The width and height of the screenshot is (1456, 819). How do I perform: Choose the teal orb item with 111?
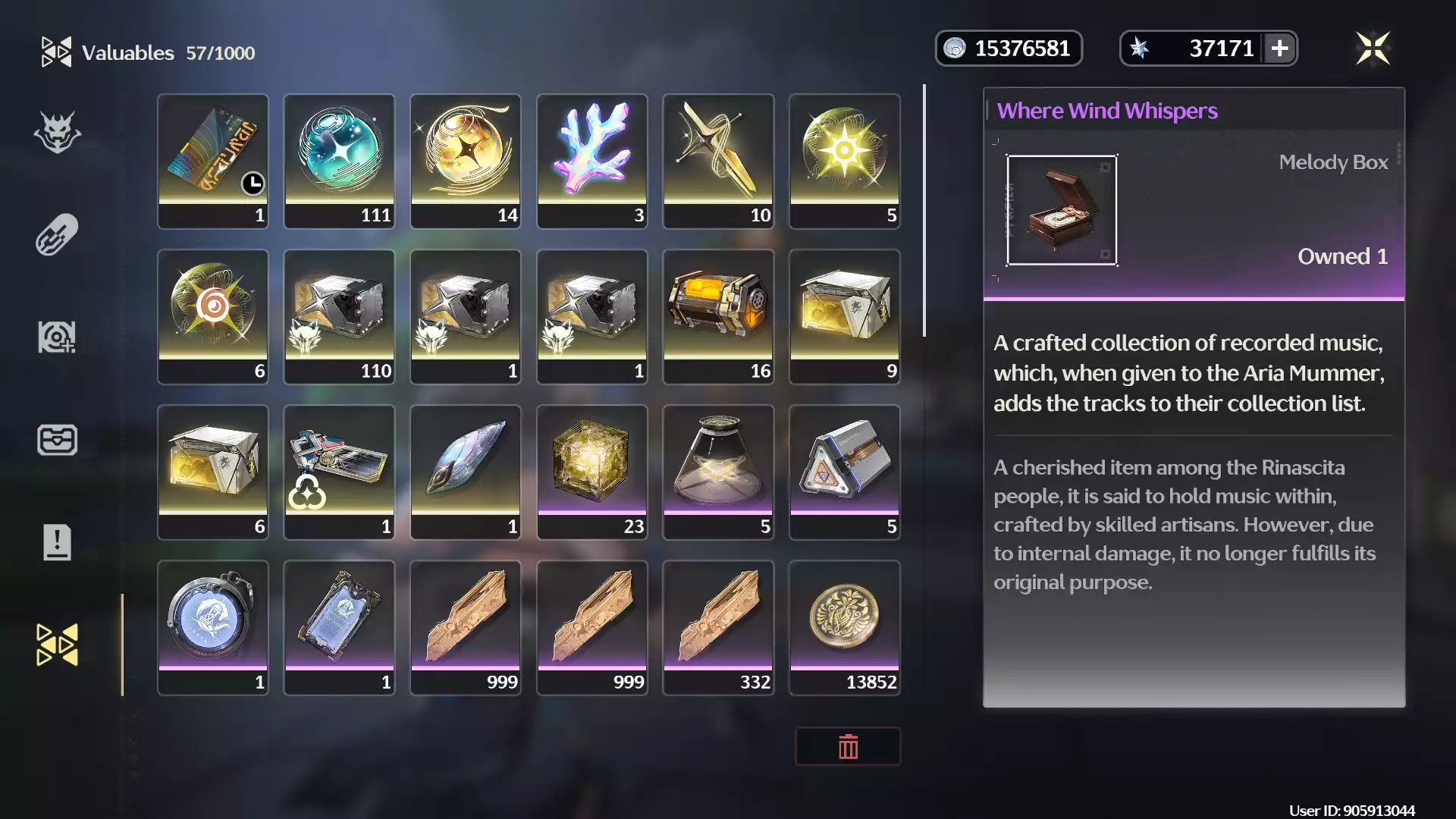click(339, 160)
